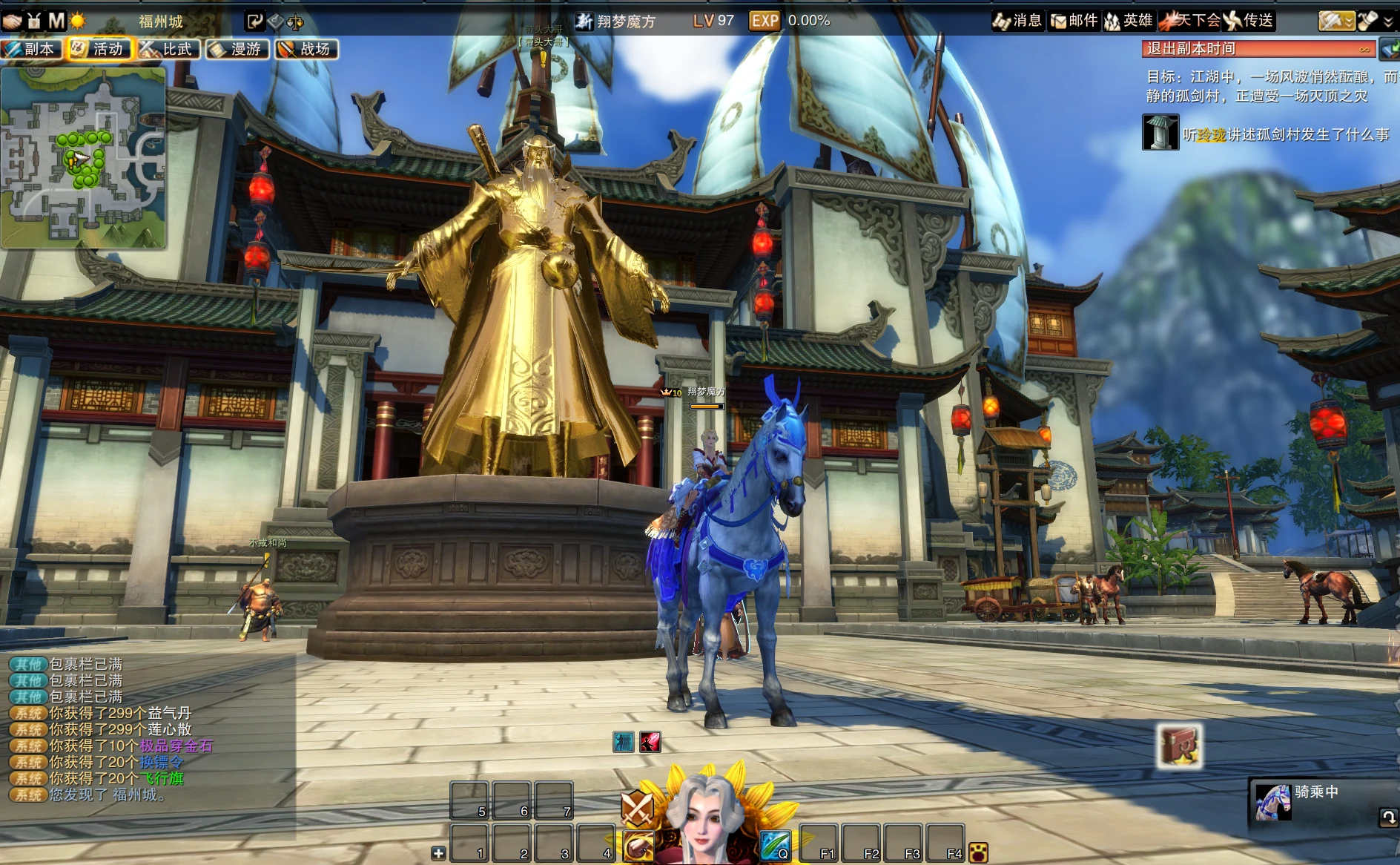Open the treasure chest reward icon

(1179, 746)
